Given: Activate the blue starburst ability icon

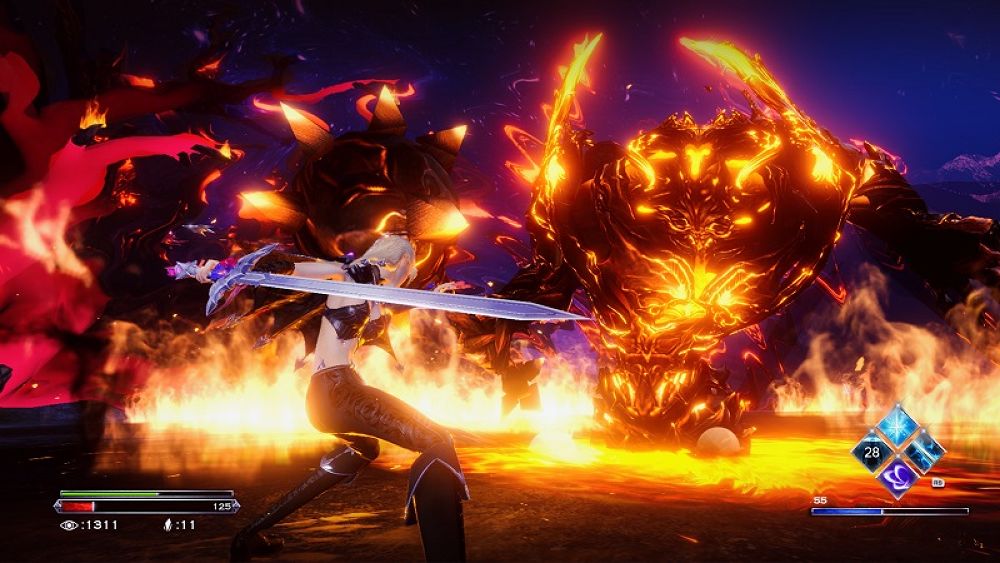Looking at the screenshot, I should [x=897, y=428].
